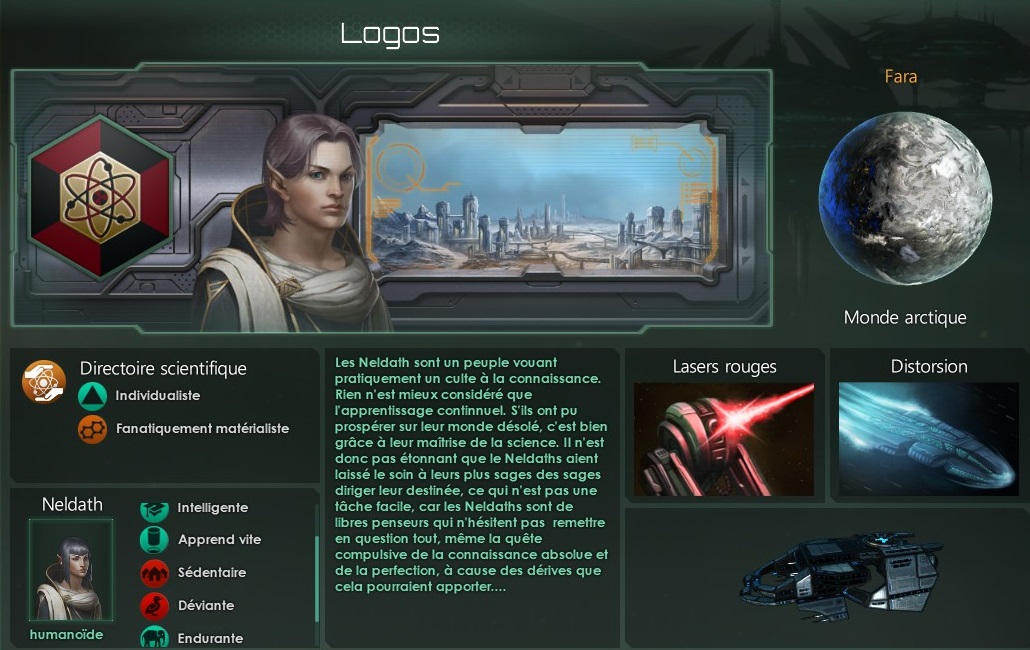
Task: Select the Déviante trait icon
Action: click(153, 606)
